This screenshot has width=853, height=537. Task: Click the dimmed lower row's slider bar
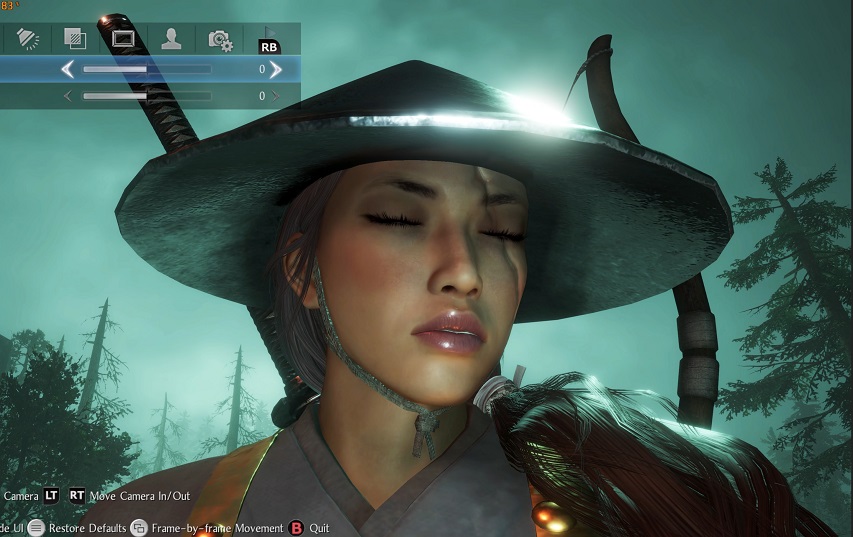(x=147, y=96)
